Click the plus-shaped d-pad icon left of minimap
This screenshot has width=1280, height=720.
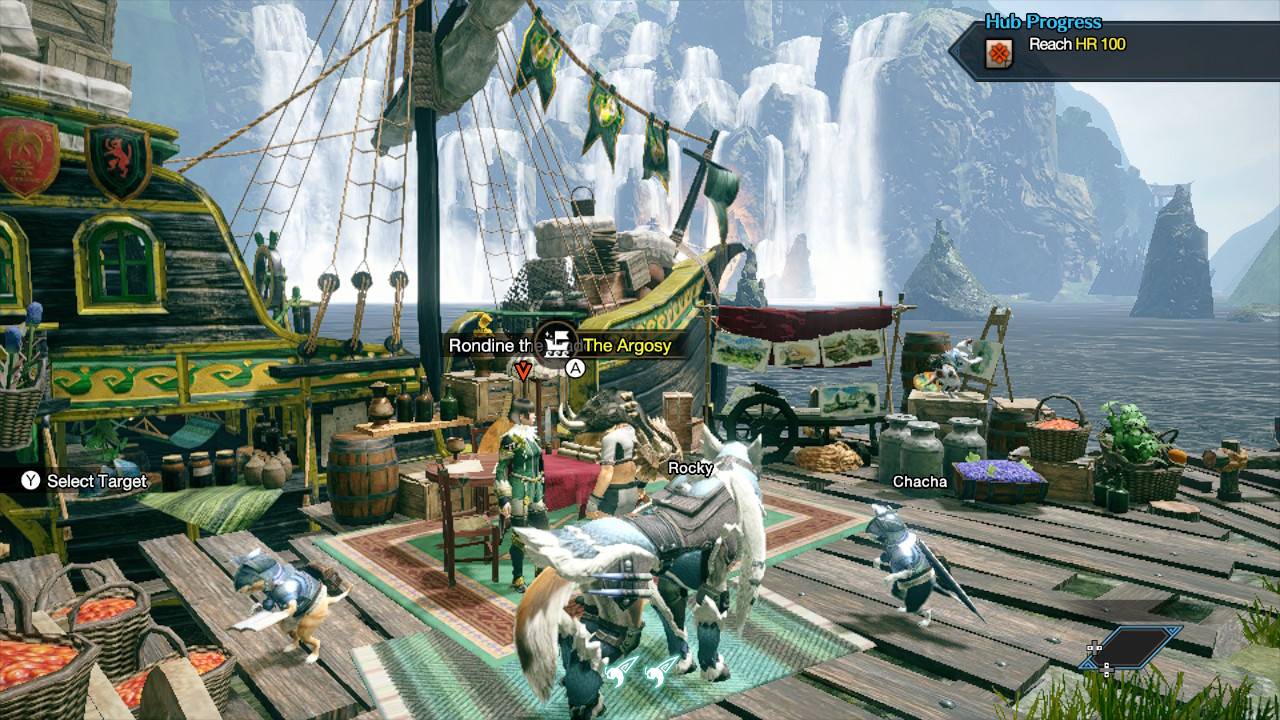(1094, 648)
